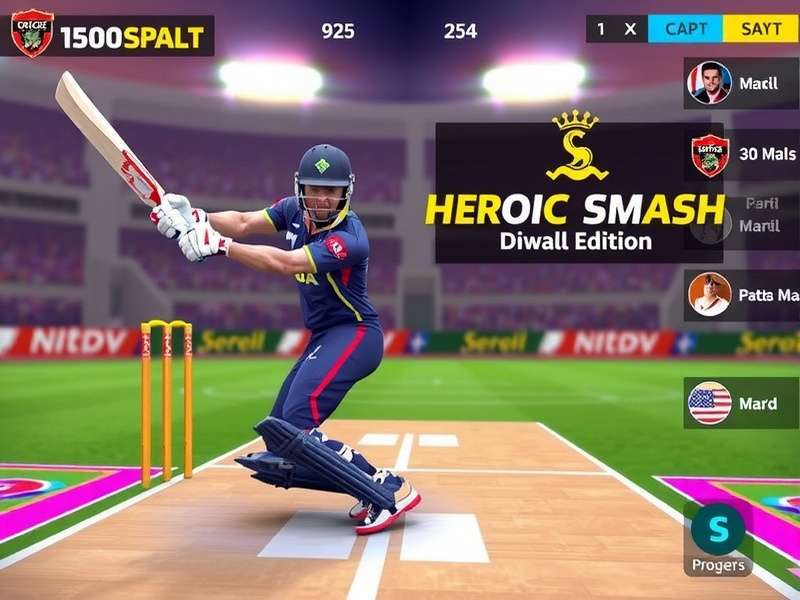
Task: Close panel with the X button
Action: (x=630, y=29)
